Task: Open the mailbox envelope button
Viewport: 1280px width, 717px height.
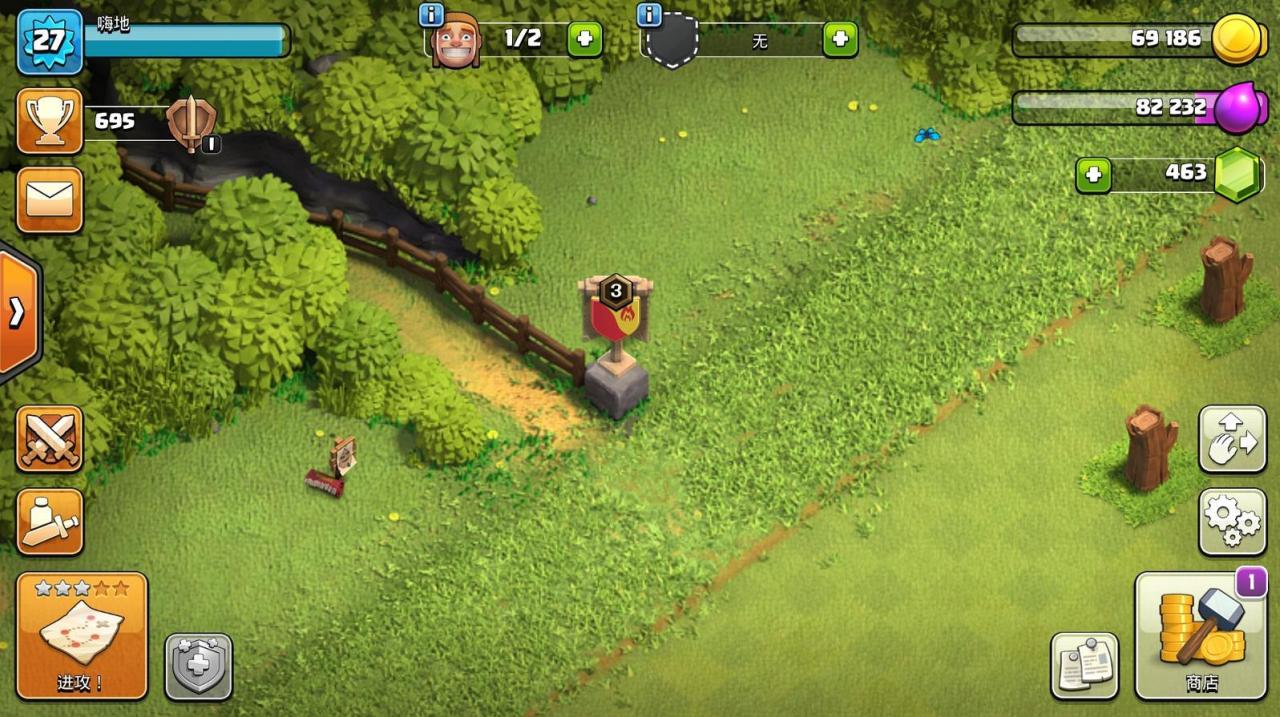Action: coord(49,200)
